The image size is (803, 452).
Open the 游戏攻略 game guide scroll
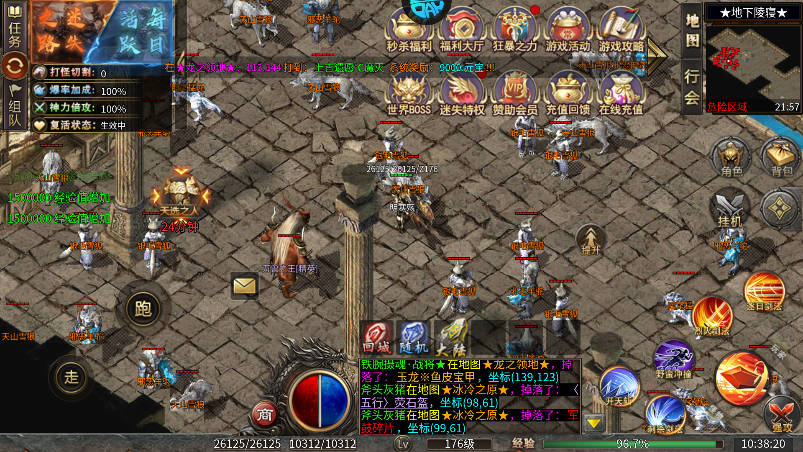point(622,28)
